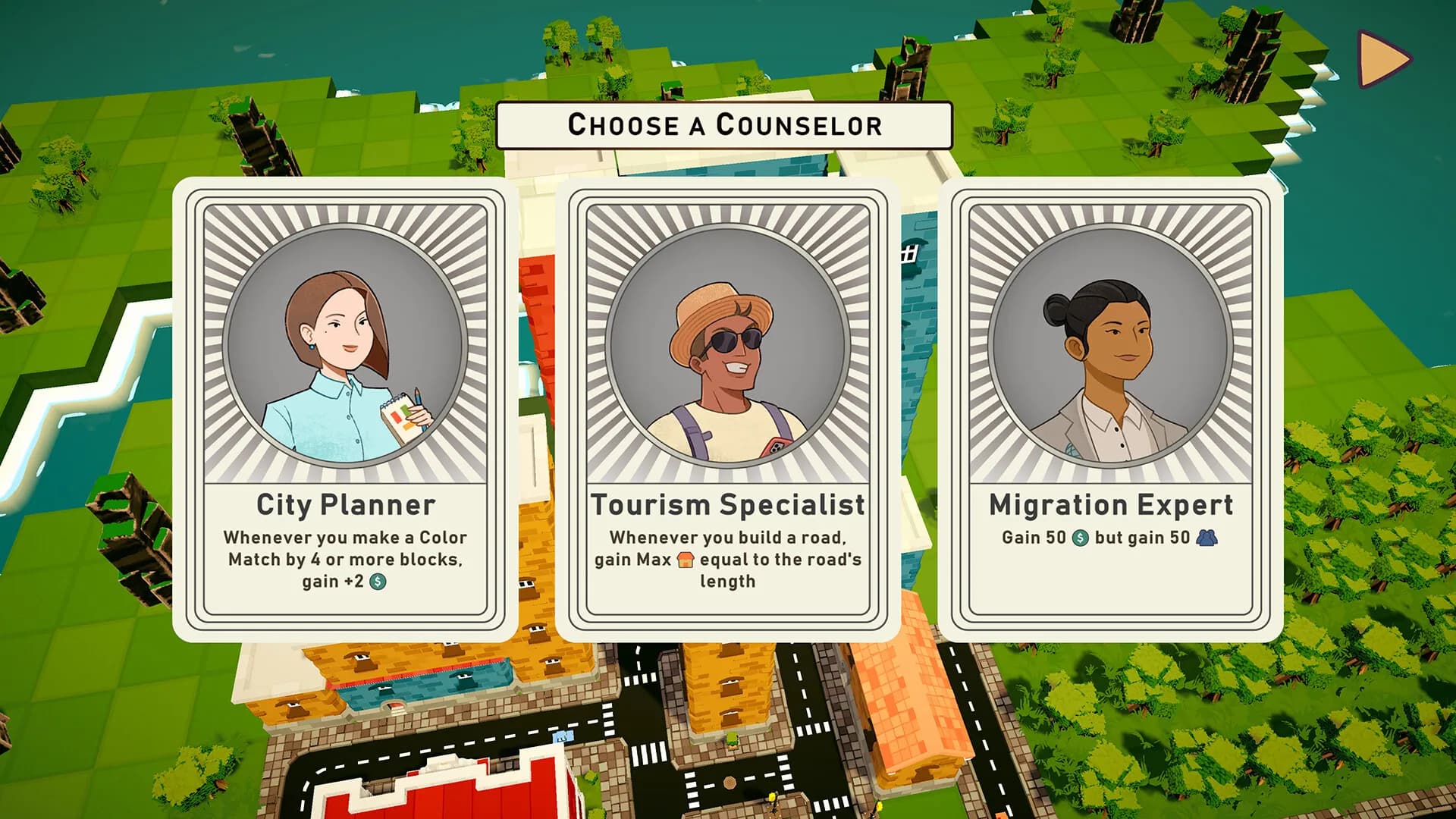Click the Choose a Counselor header

click(x=724, y=125)
